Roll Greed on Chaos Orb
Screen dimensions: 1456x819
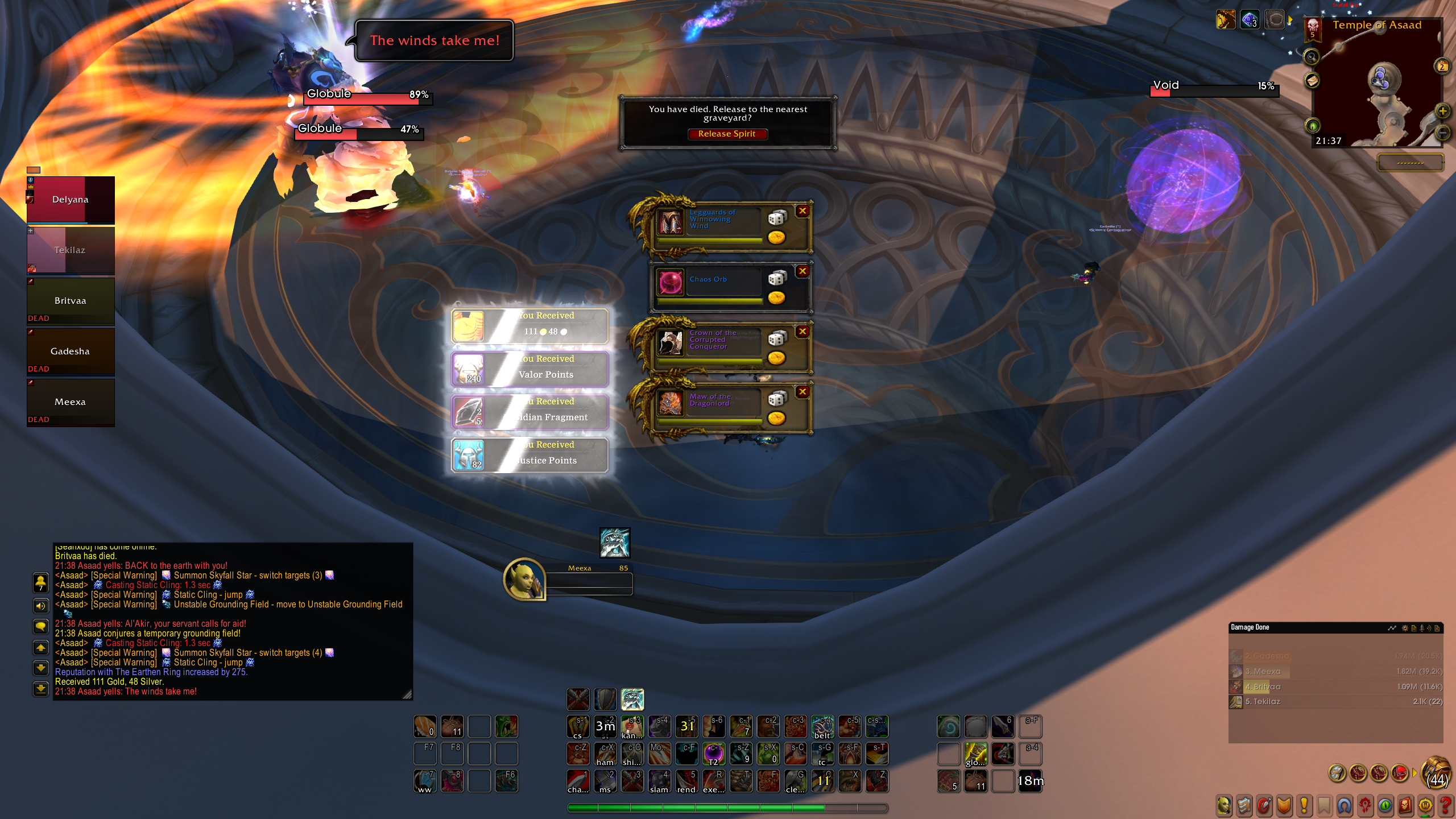(776, 297)
